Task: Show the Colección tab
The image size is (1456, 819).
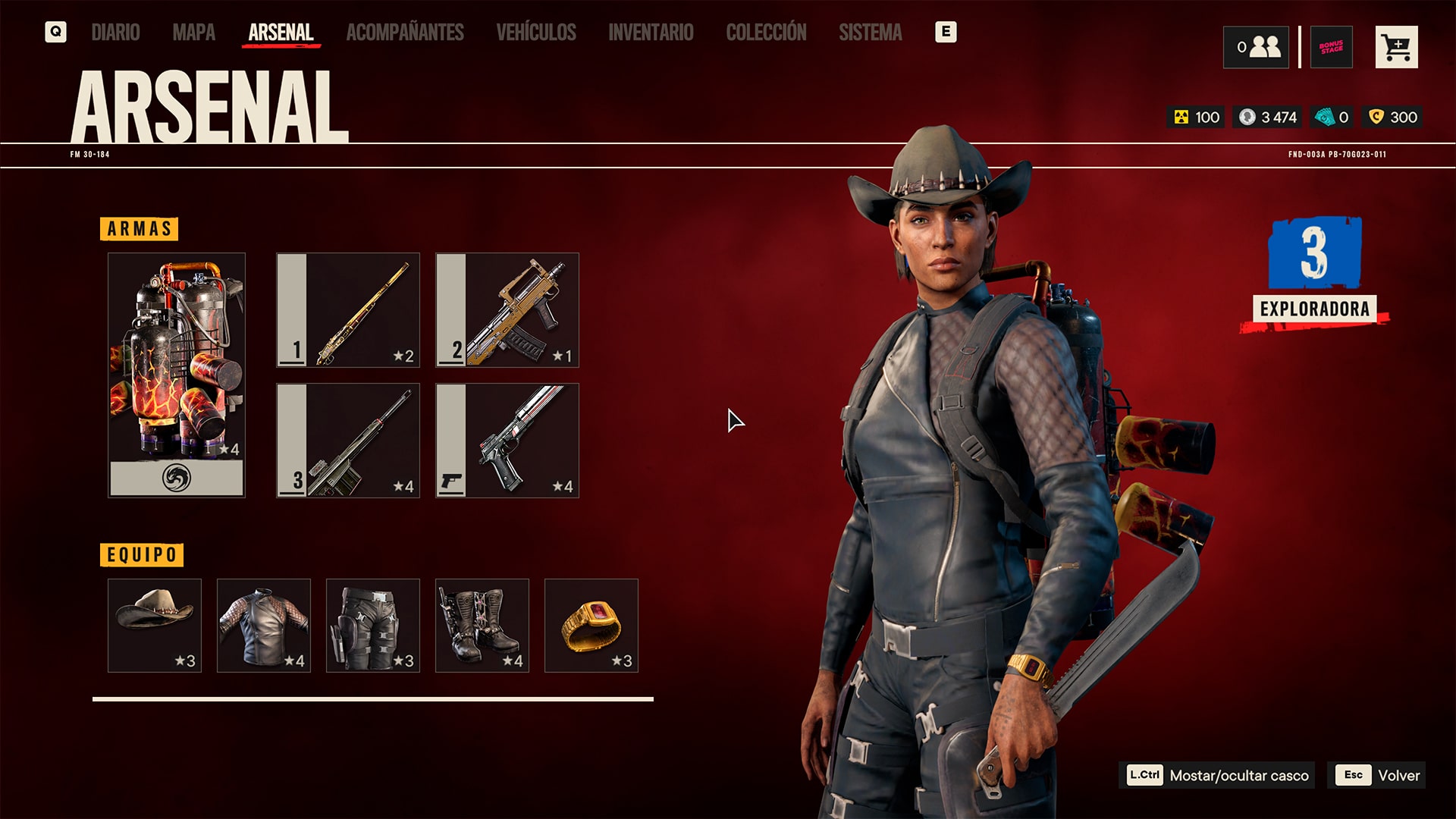Action: point(766,33)
